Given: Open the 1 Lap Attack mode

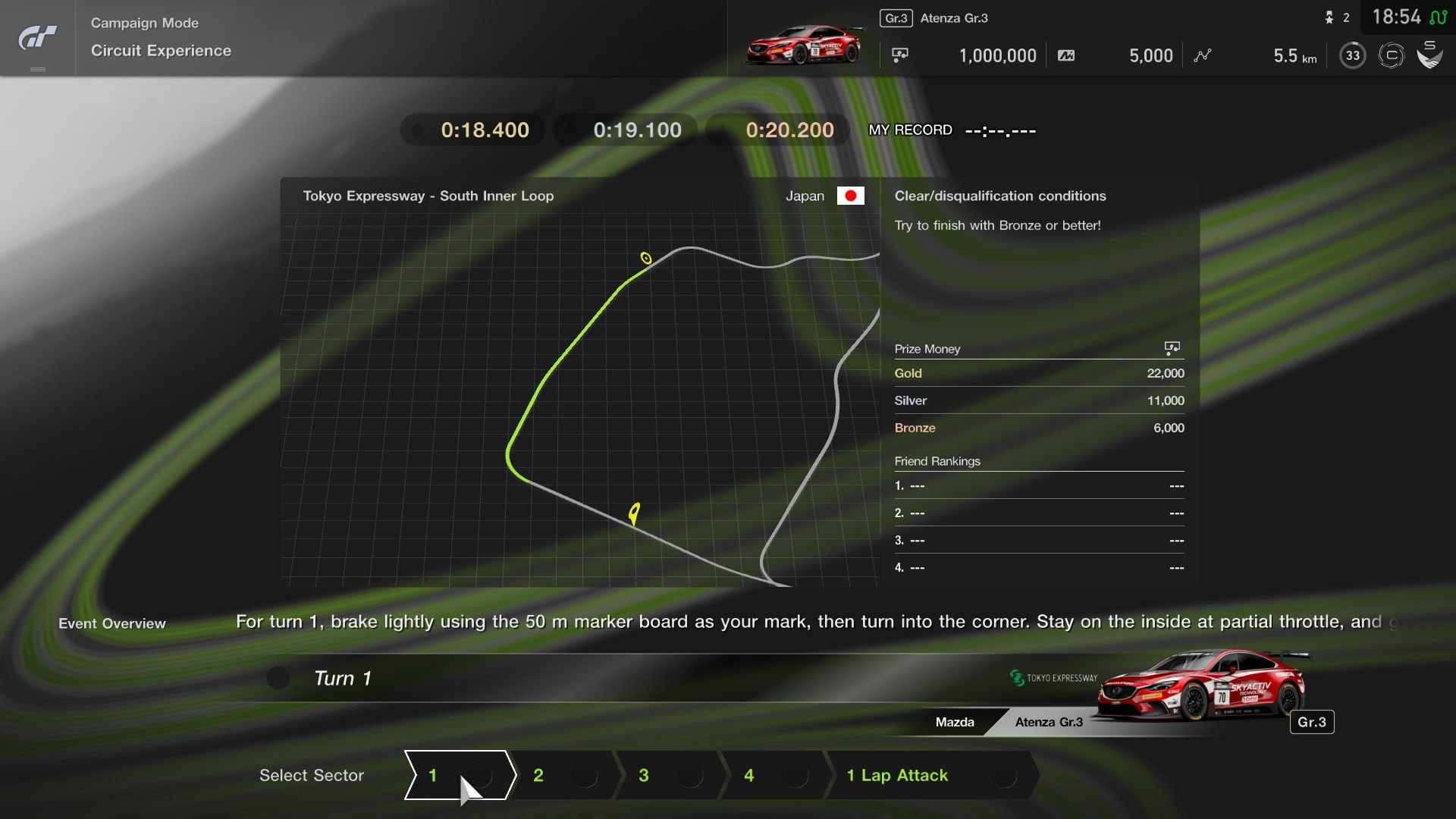Looking at the screenshot, I should pyautogui.click(x=897, y=776).
